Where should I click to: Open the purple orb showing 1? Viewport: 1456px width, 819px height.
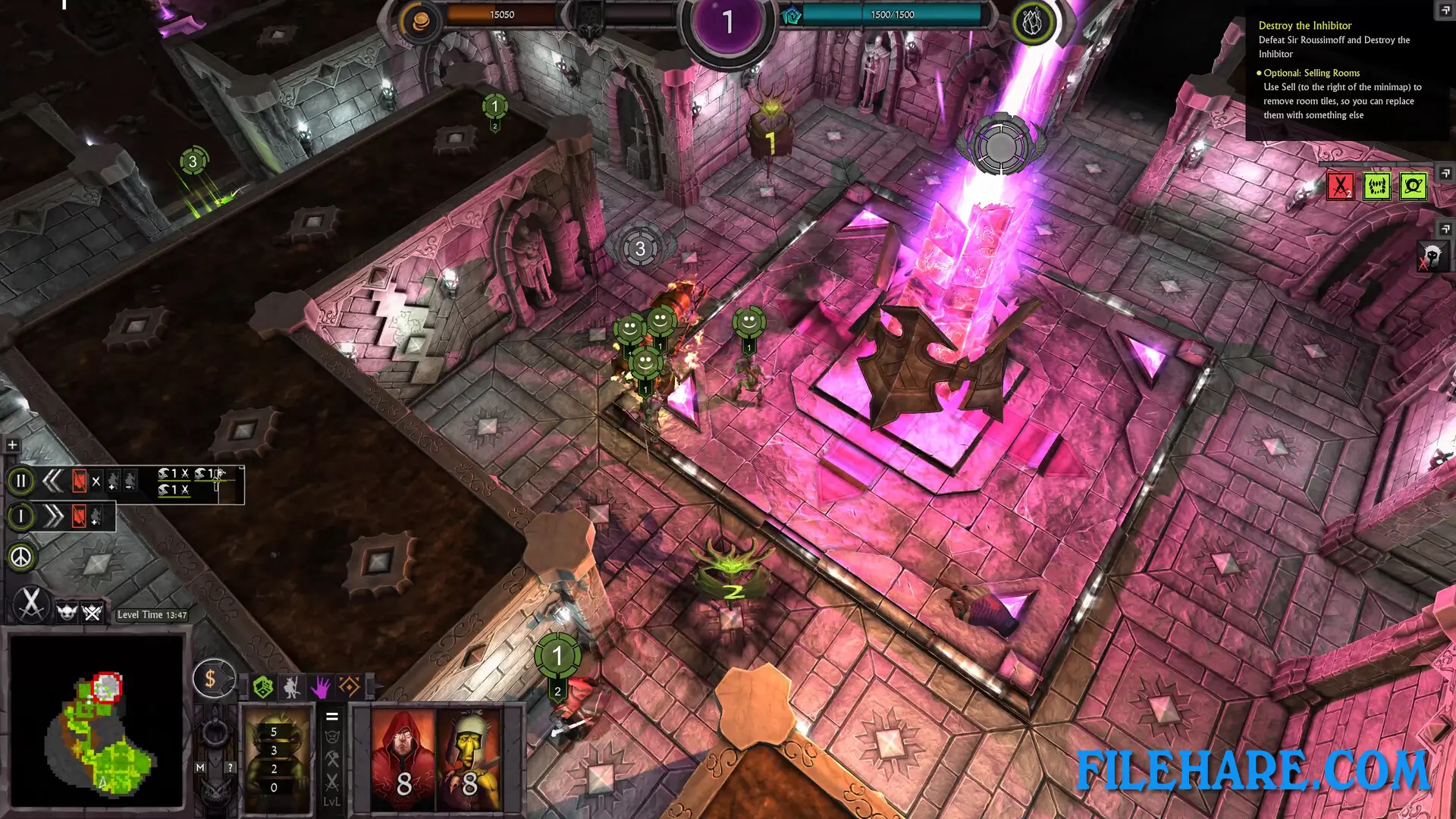point(728,23)
